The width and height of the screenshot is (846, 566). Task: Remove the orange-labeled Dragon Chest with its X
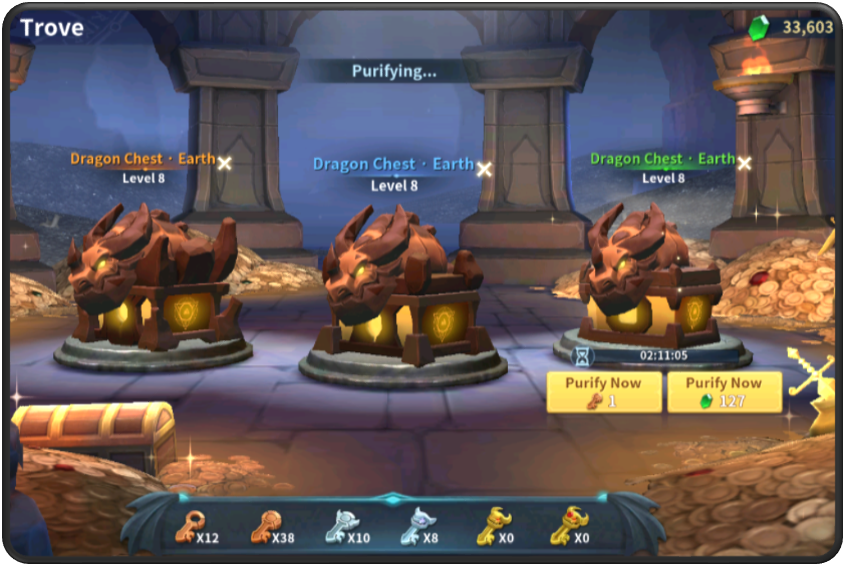[225, 163]
